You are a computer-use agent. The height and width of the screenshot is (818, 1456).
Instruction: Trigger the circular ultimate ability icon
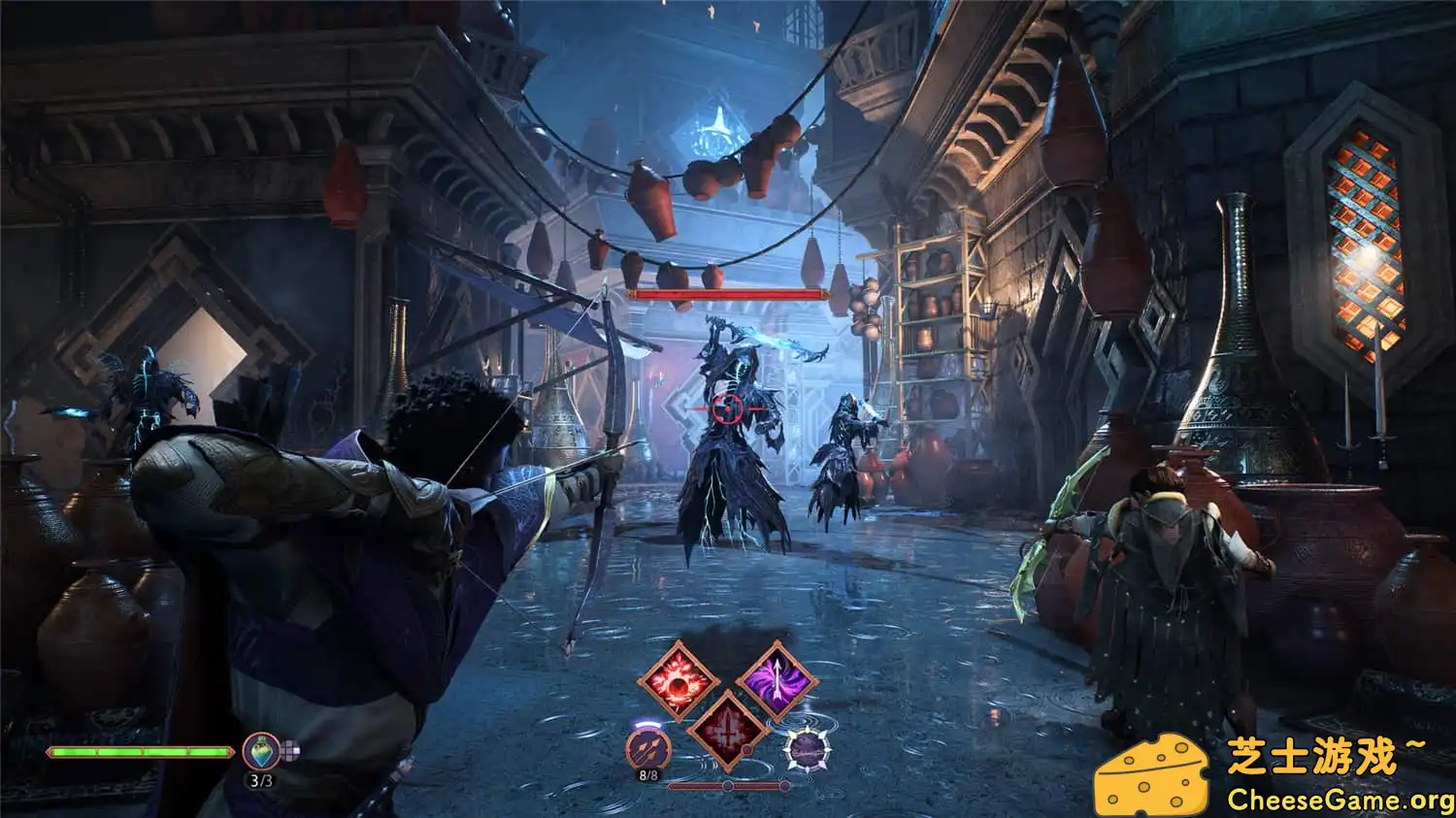pos(808,751)
